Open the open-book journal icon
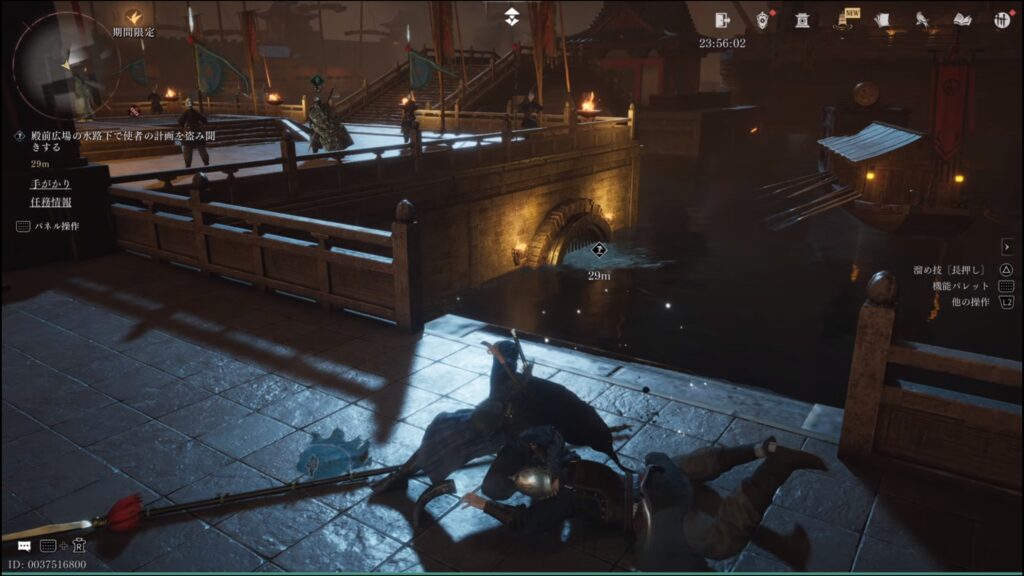This screenshot has height=576, width=1024. pyautogui.click(x=962, y=20)
